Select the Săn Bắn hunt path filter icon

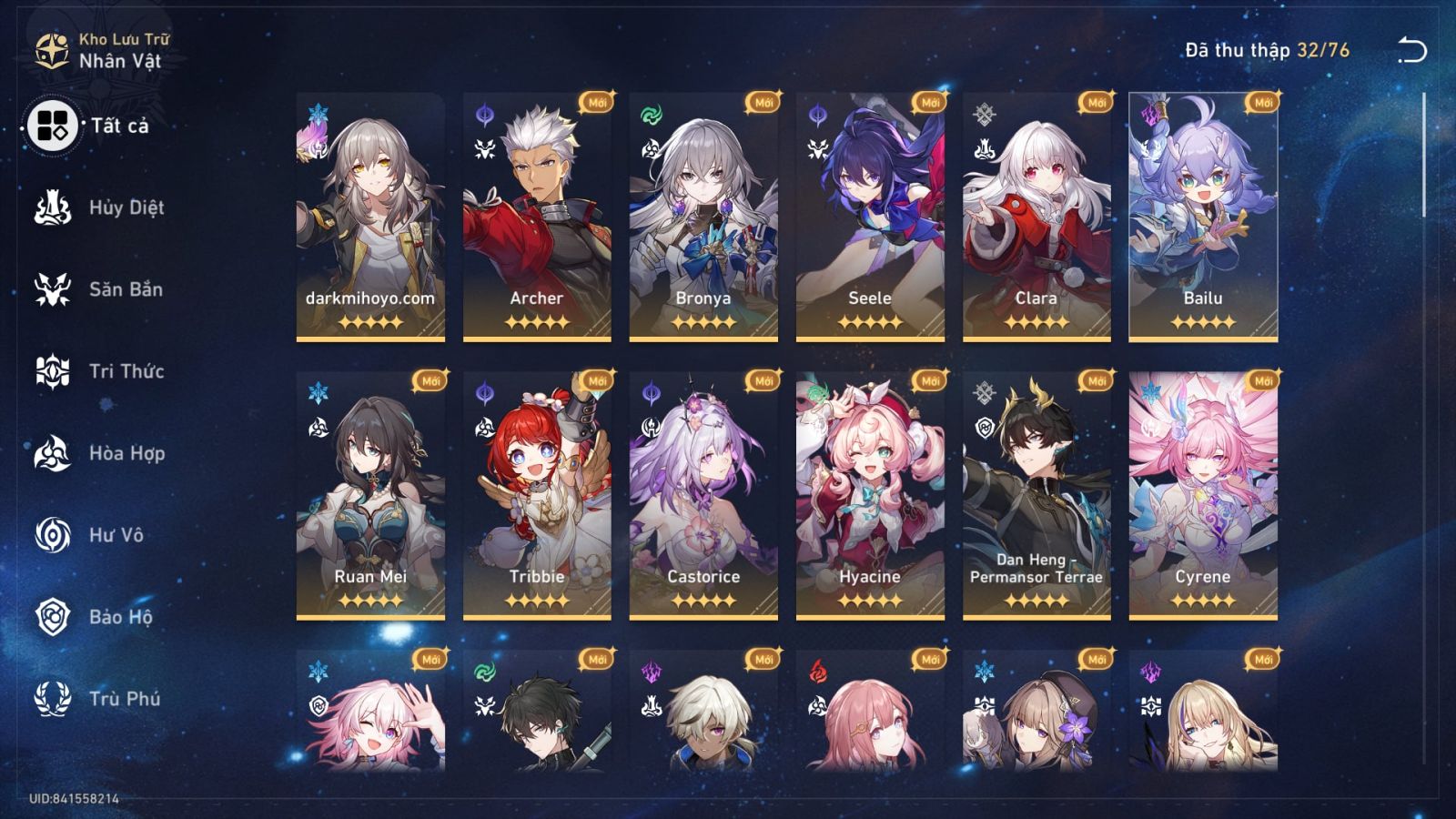click(x=53, y=289)
